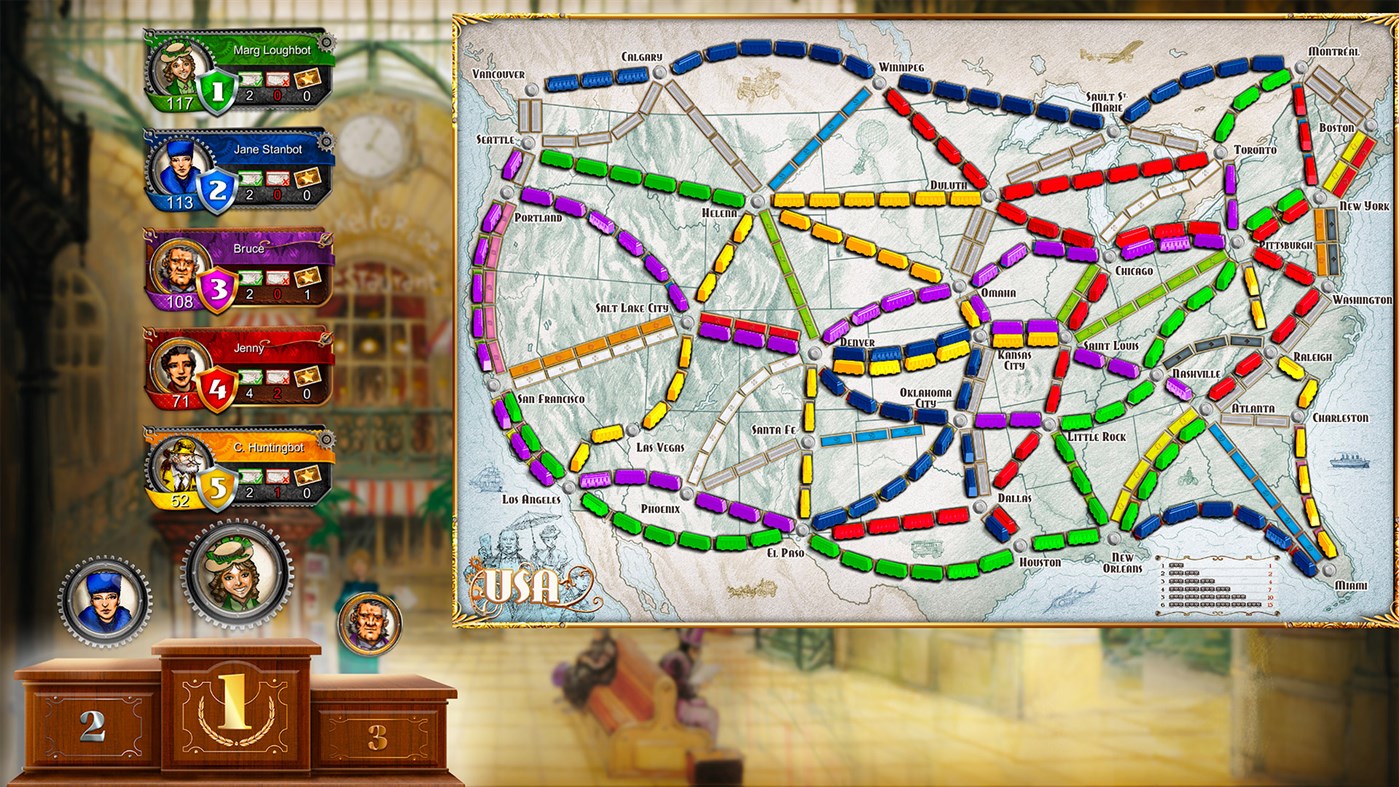Click Jenny's red rank 4 shield

coord(215,385)
